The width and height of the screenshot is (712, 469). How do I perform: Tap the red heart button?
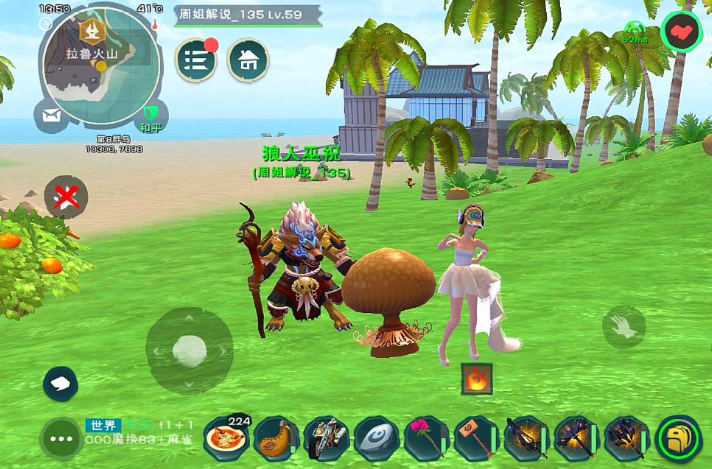click(683, 32)
